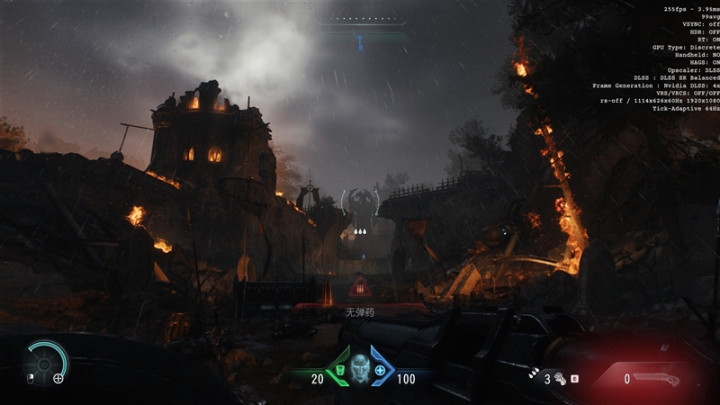Select the blue health cross icon

click(x=380, y=371)
